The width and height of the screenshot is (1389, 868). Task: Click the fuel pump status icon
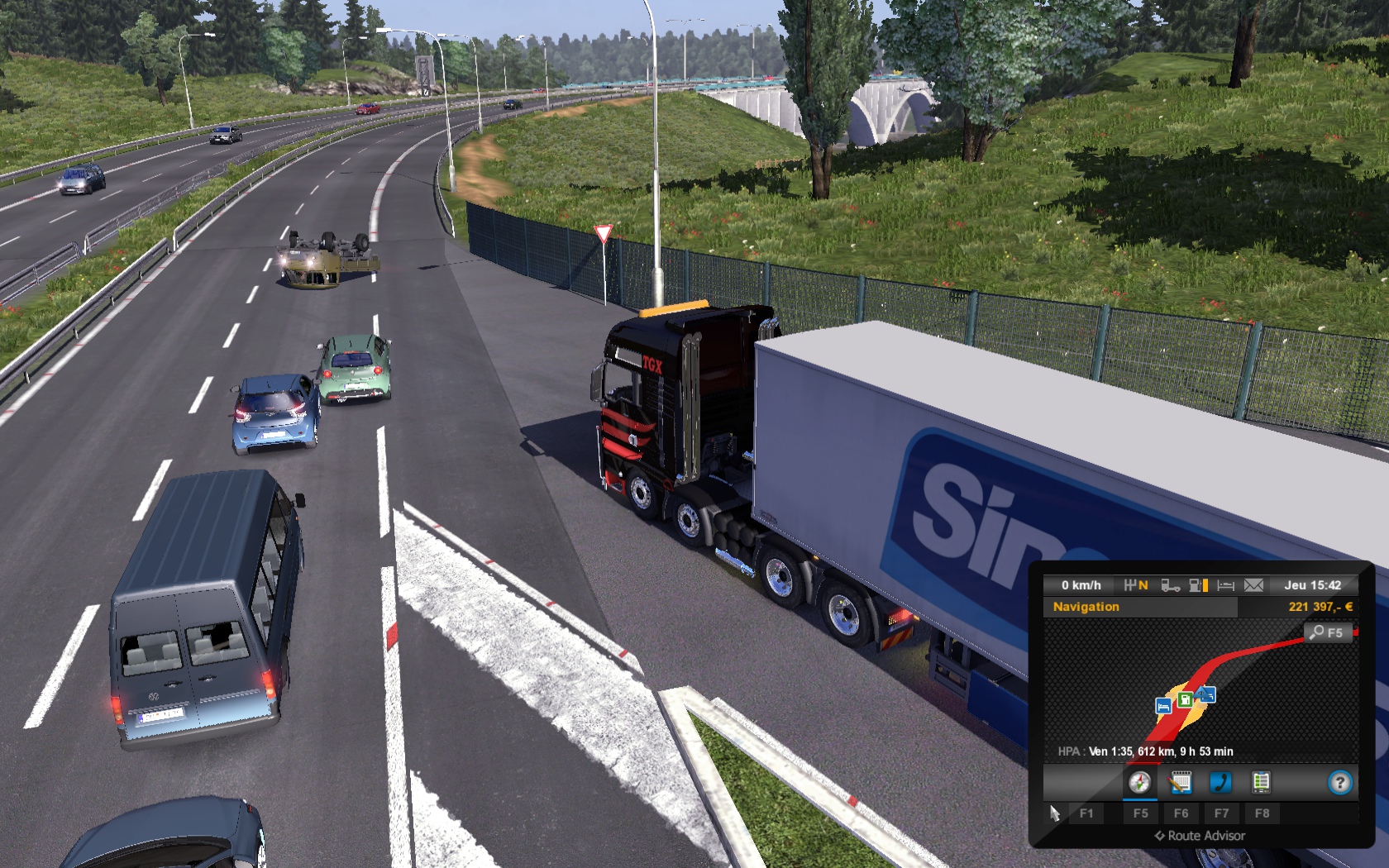click(1198, 585)
